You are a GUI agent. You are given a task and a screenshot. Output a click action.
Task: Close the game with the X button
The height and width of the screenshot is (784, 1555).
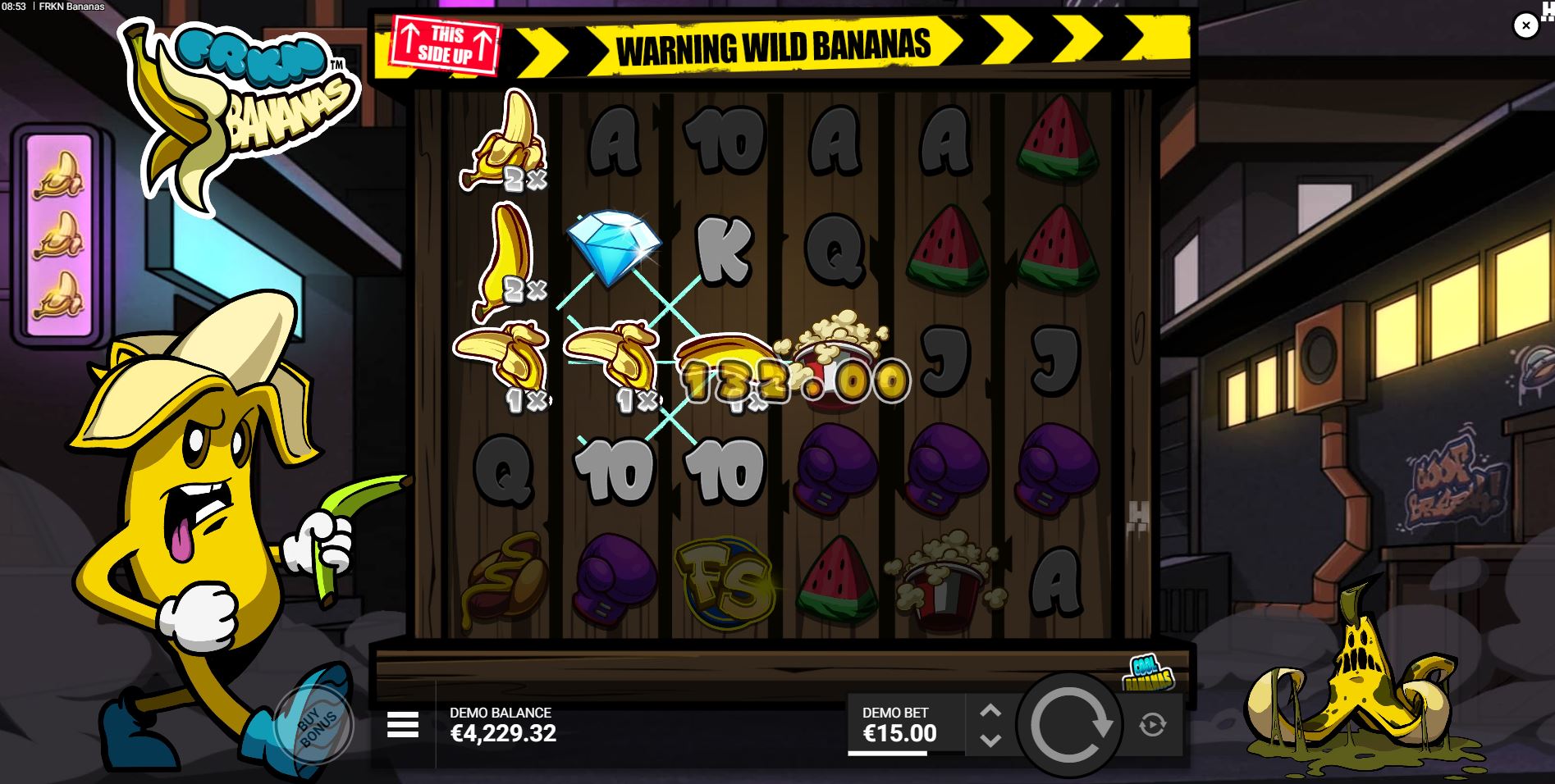click(x=1525, y=25)
